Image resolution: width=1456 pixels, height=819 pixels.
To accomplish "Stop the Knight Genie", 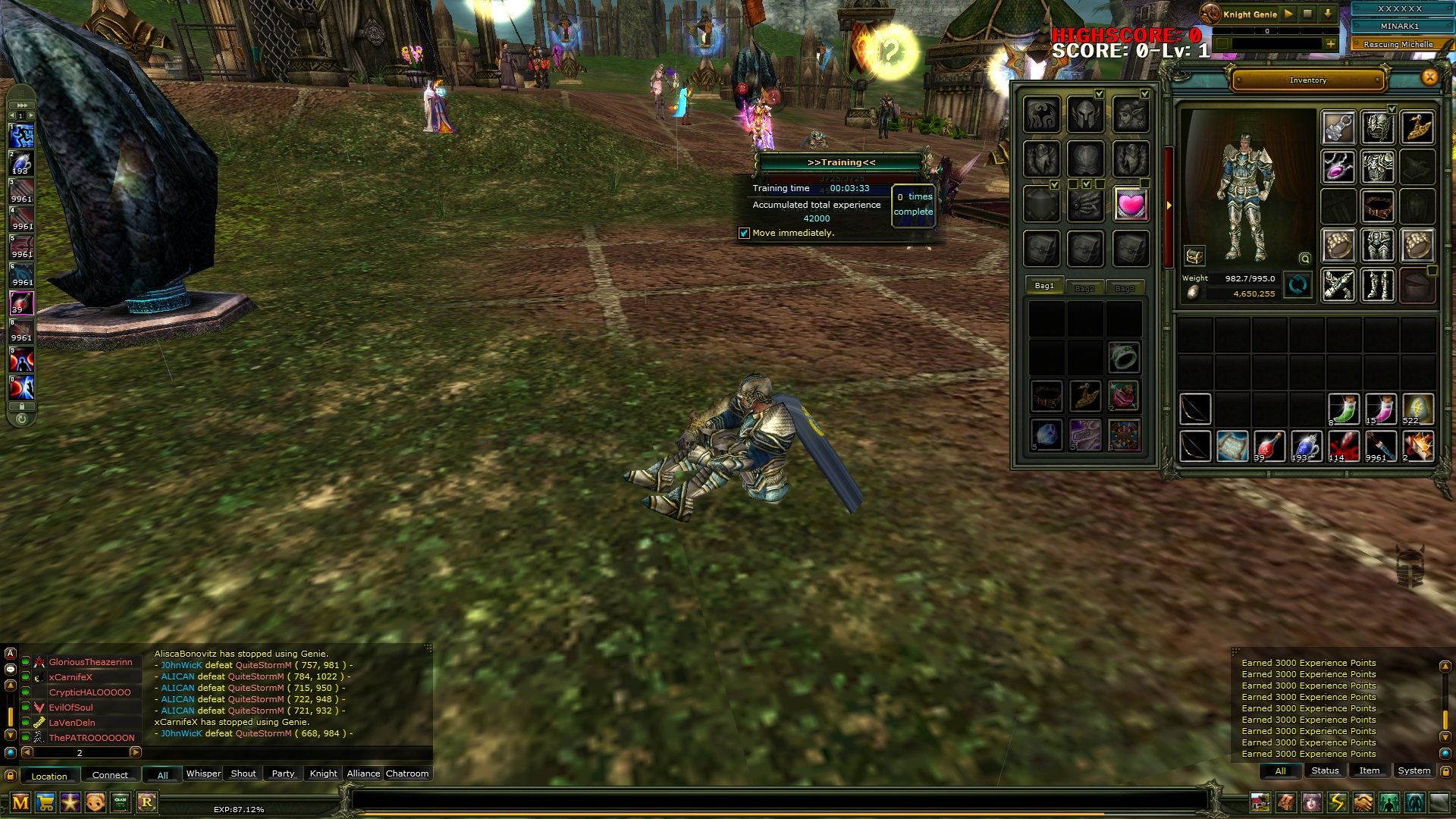I will click(x=1307, y=14).
